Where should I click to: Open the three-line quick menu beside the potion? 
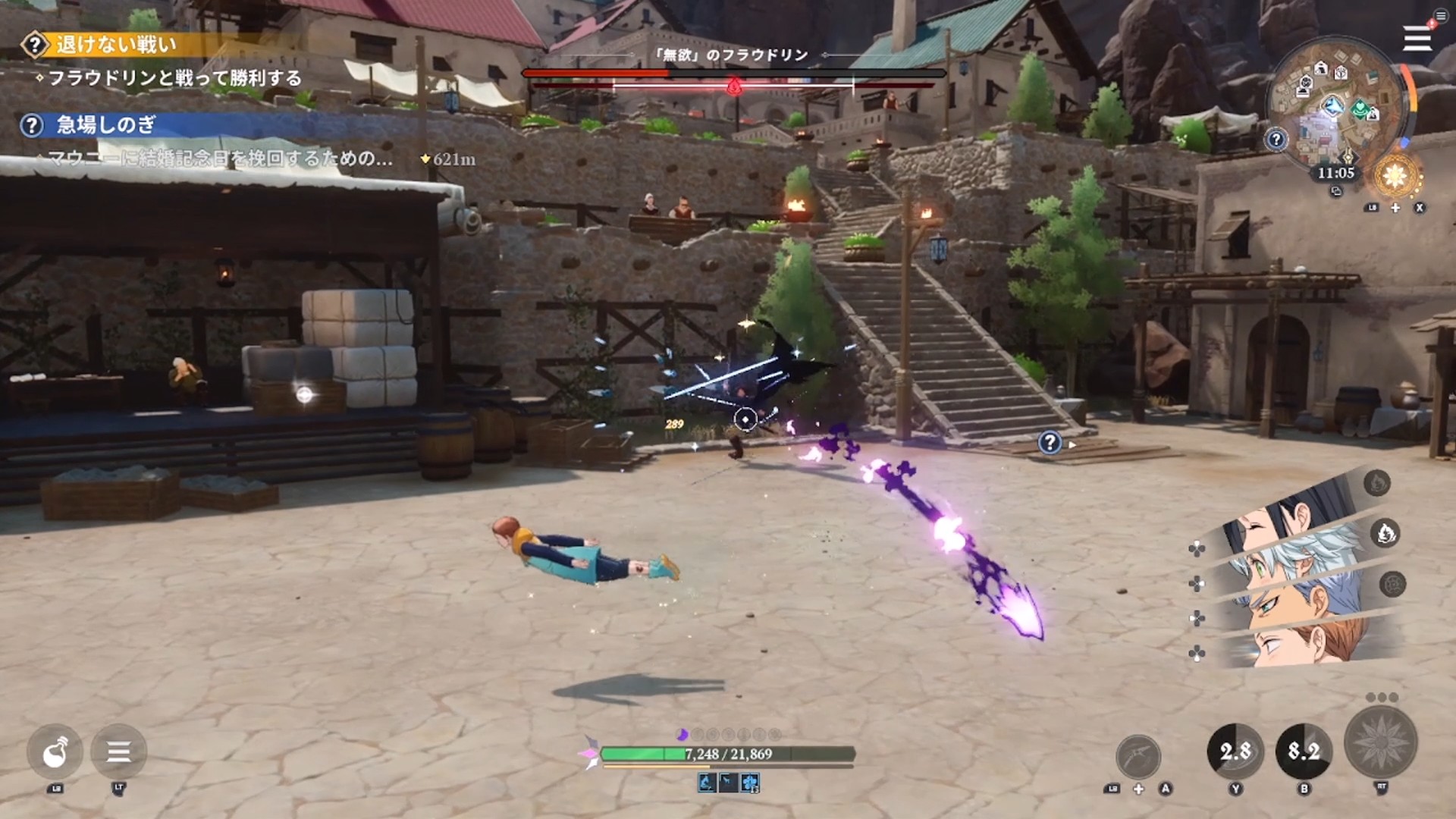tap(118, 752)
